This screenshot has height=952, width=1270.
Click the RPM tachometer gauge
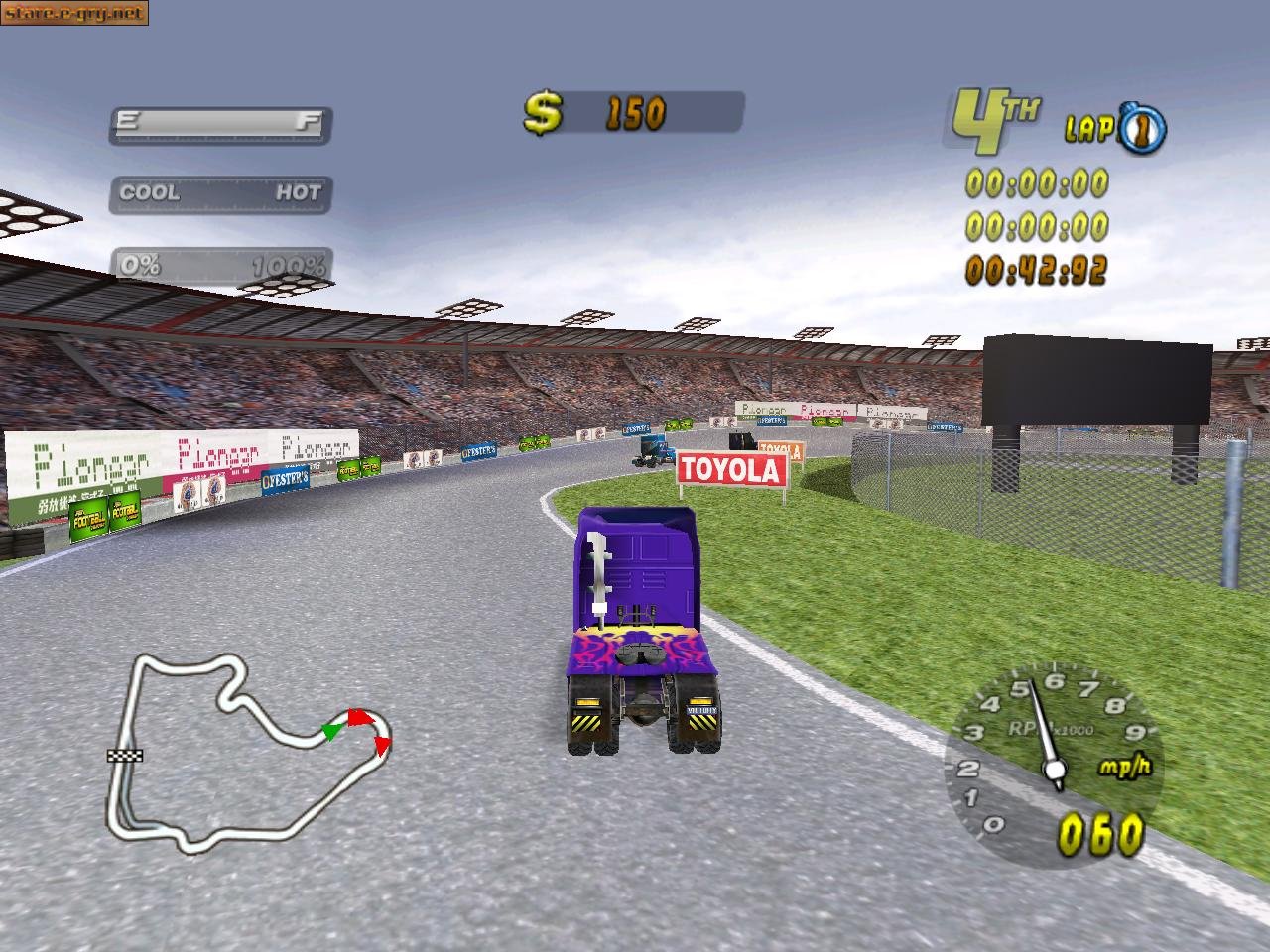point(1052,764)
